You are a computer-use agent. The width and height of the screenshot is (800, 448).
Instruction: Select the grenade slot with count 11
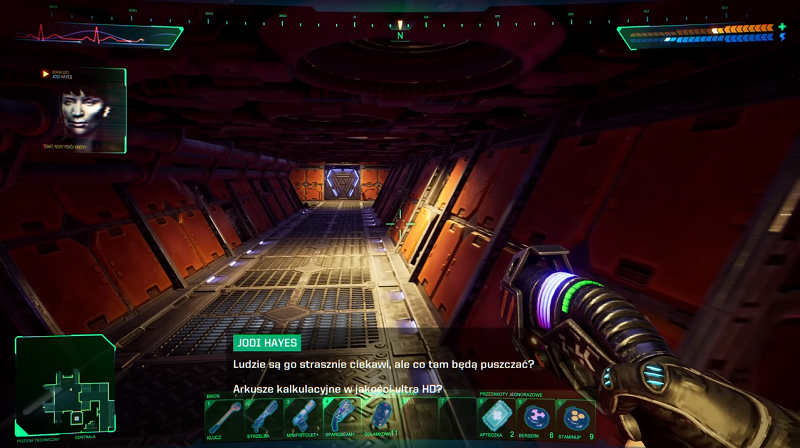point(380,416)
